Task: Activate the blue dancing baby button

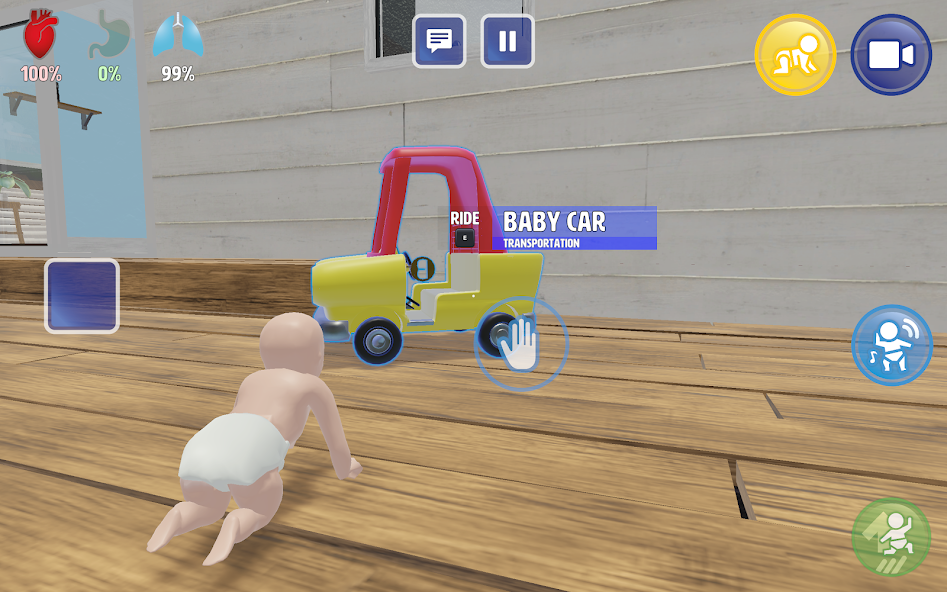Action: point(892,345)
